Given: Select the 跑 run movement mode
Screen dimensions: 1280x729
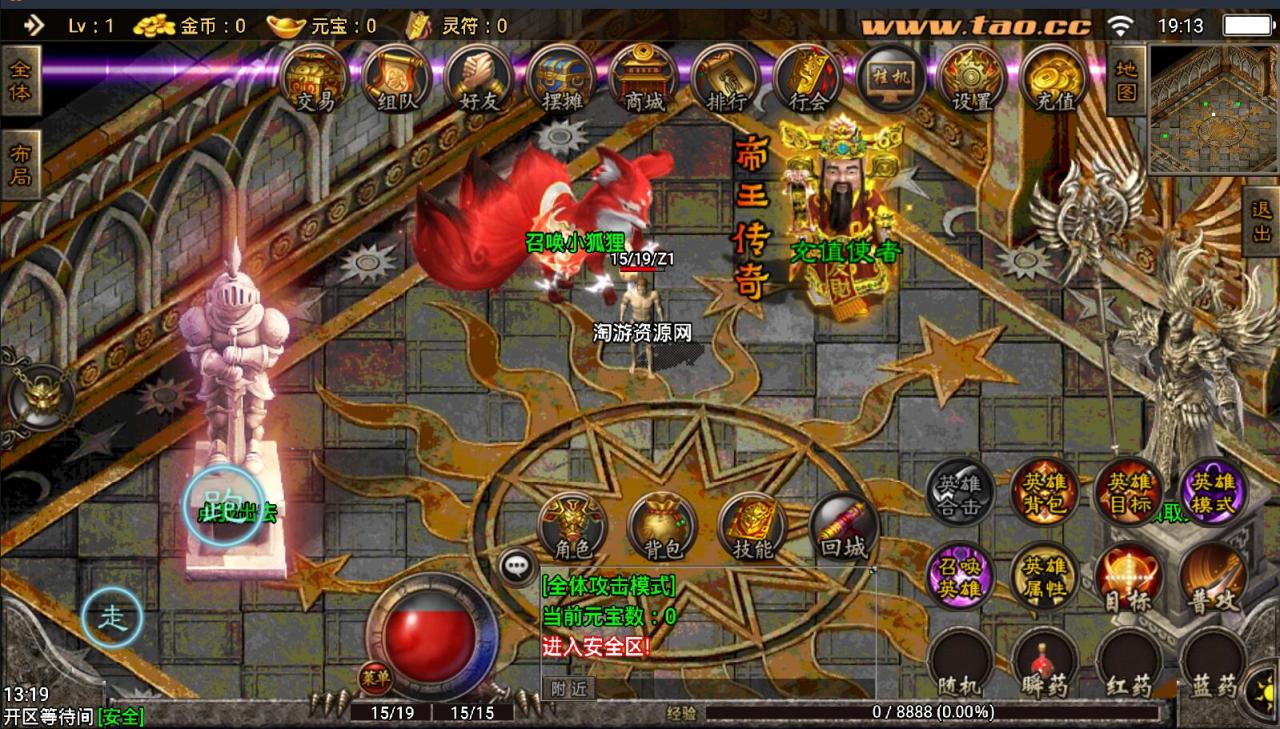Looking at the screenshot, I should tap(224, 507).
